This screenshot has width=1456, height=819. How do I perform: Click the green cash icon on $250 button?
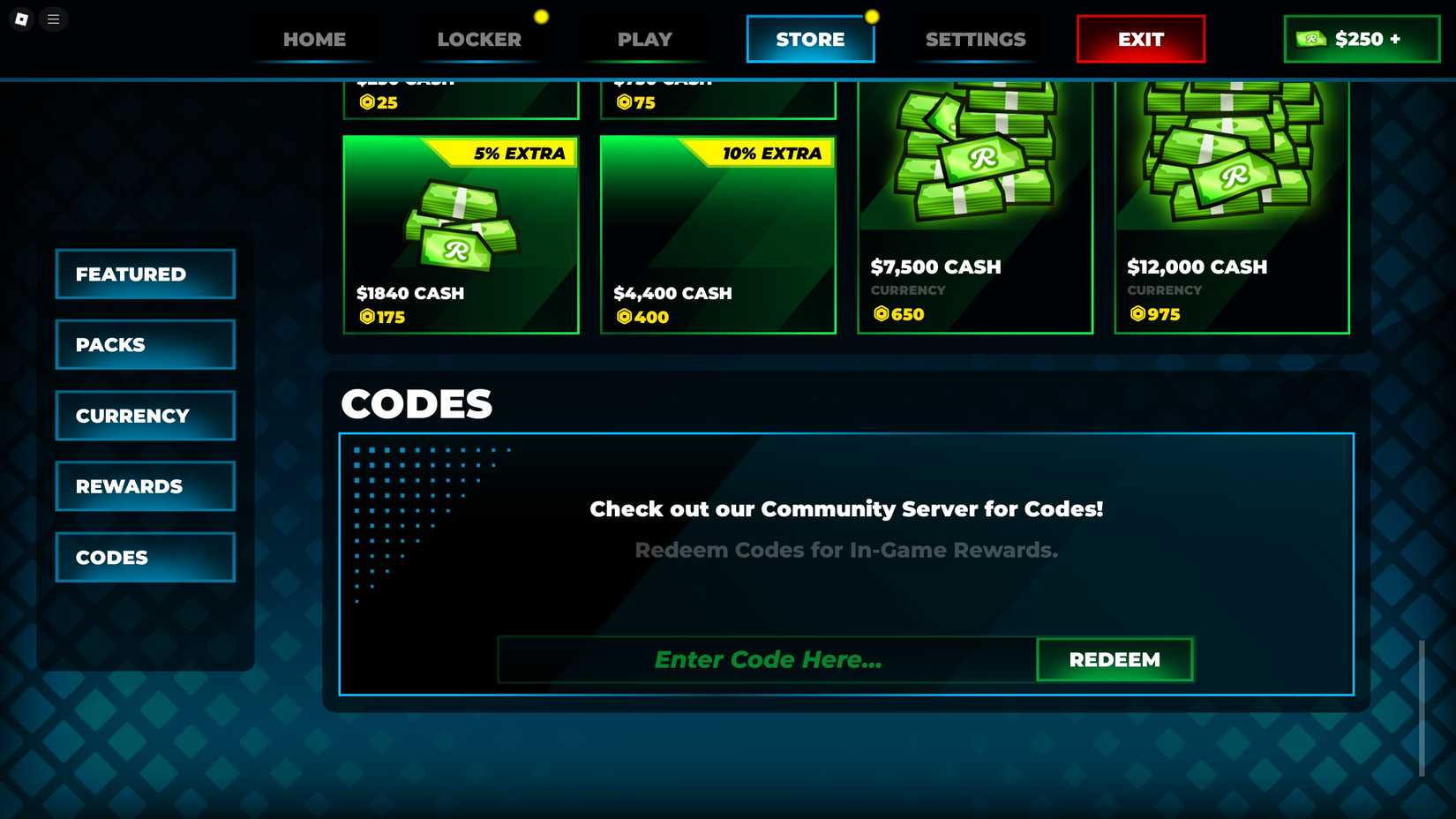[1314, 39]
